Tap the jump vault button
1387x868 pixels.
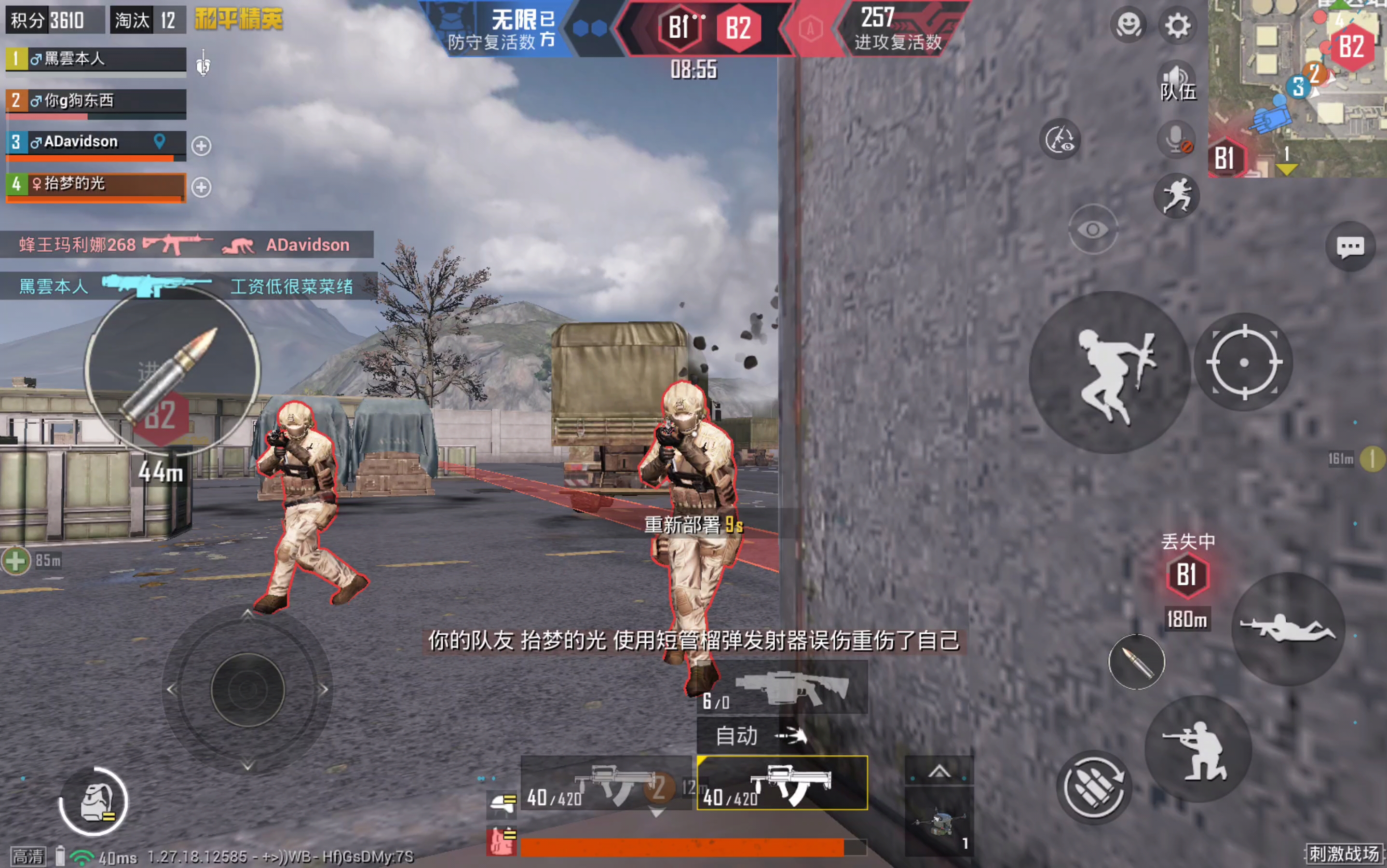point(1109,372)
